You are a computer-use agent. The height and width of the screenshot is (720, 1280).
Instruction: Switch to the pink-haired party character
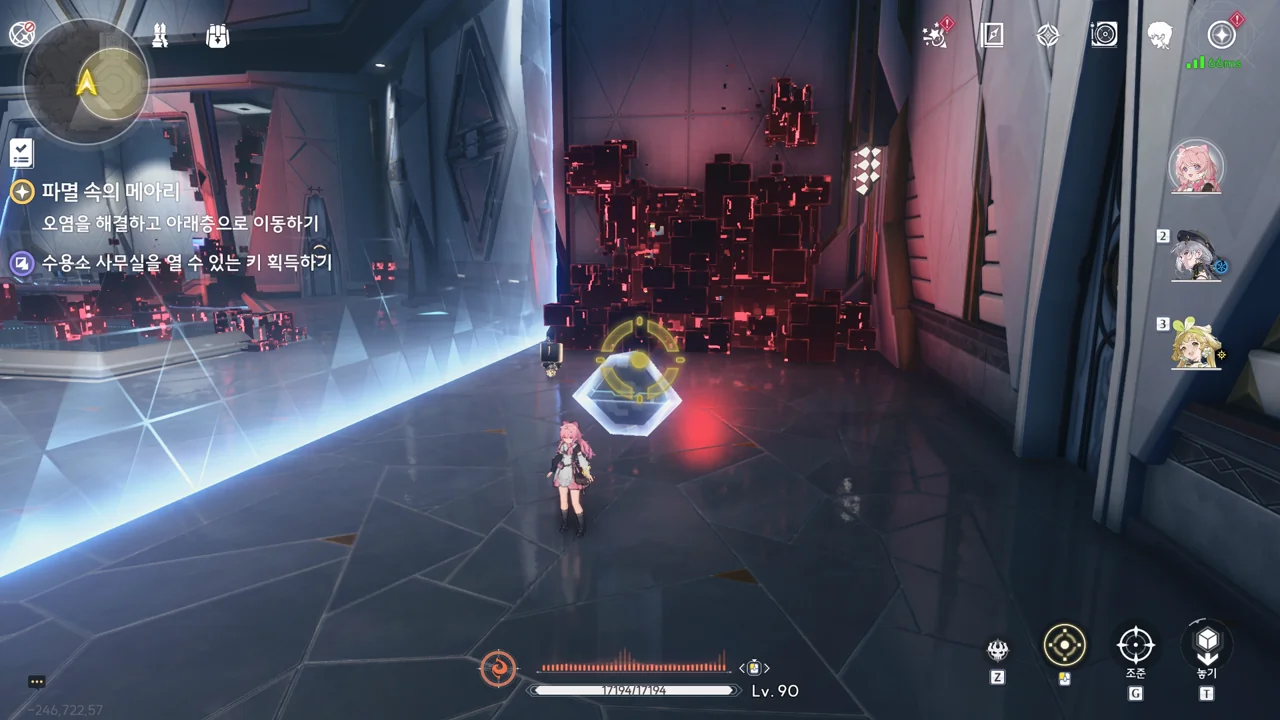(x=1196, y=167)
